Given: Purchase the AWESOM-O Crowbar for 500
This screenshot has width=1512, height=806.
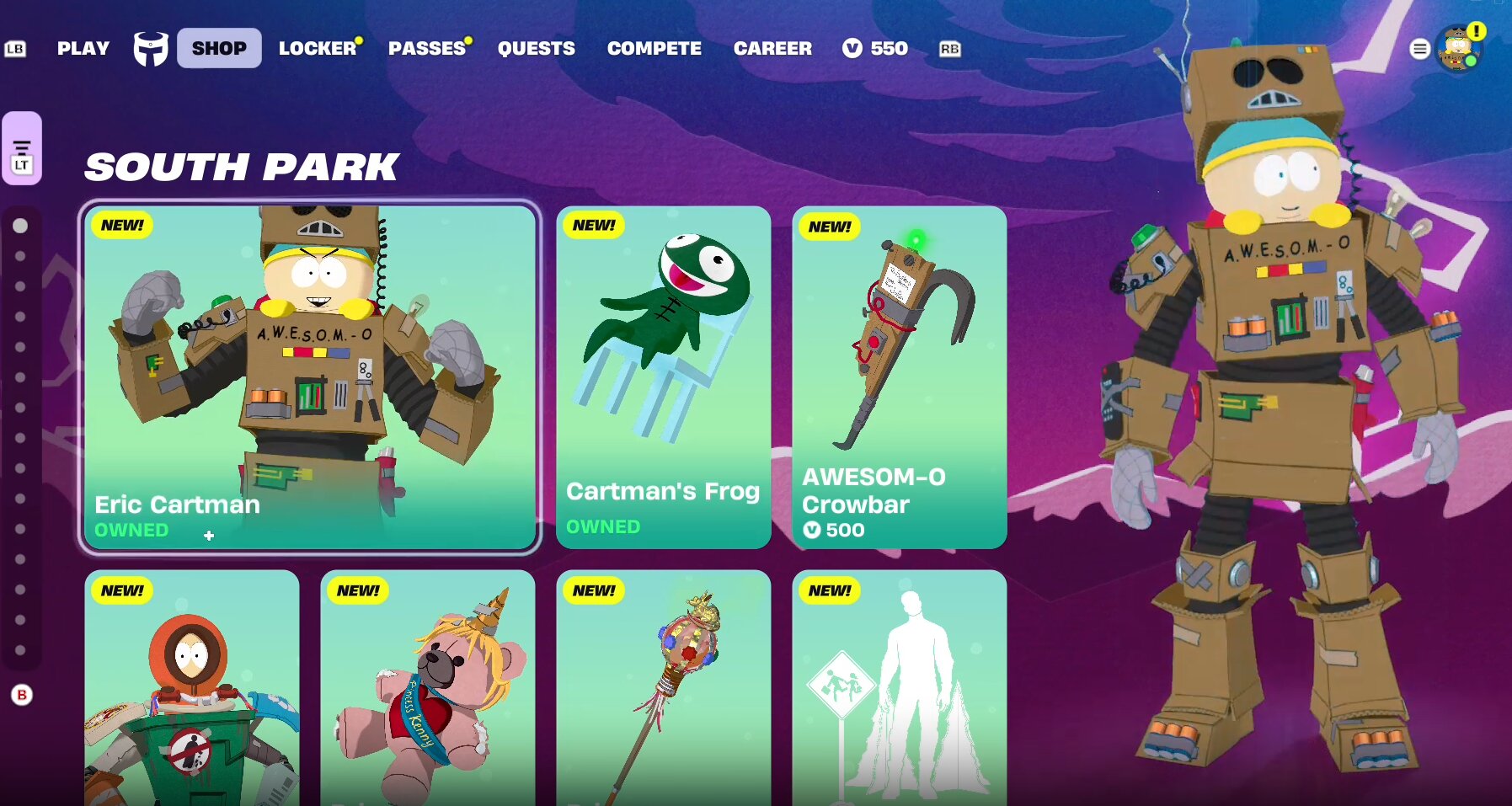Looking at the screenshot, I should pyautogui.click(x=898, y=376).
